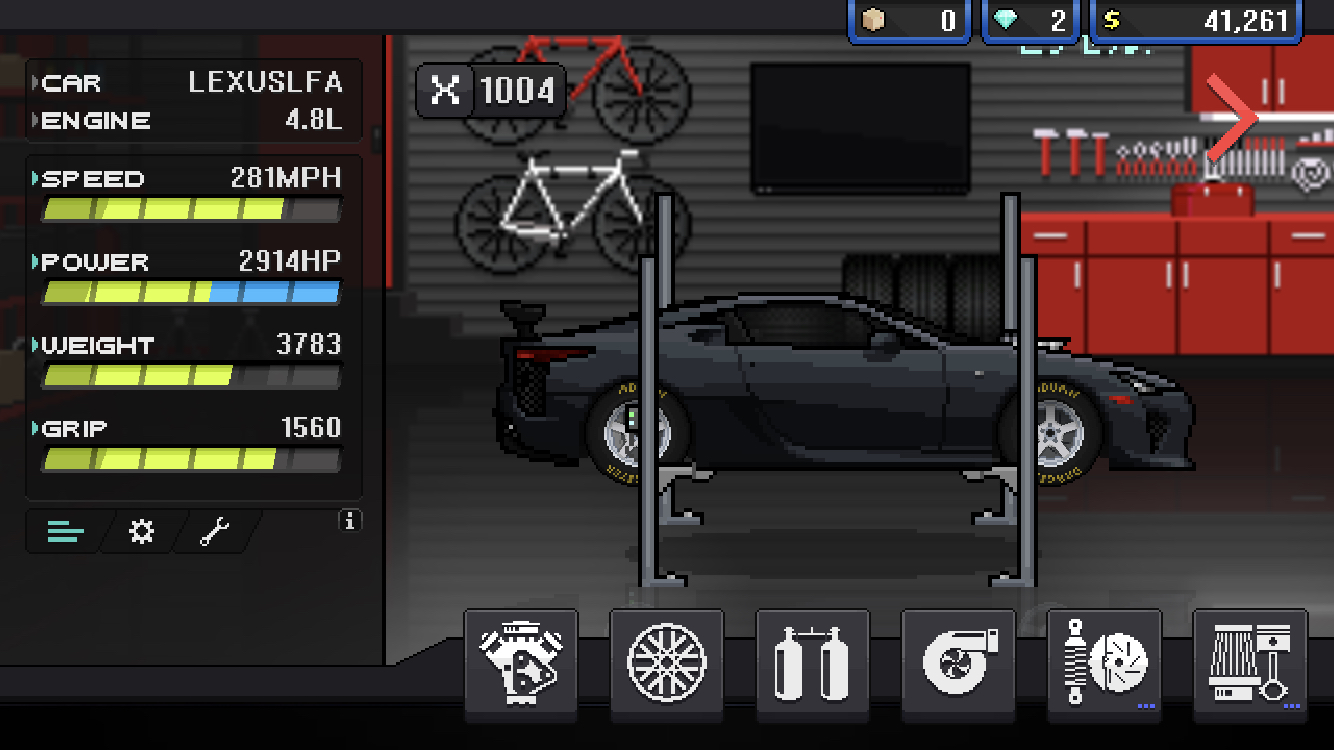This screenshot has height=750, width=1334.
Task: Select the wheels and rims category
Action: point(666,664)
